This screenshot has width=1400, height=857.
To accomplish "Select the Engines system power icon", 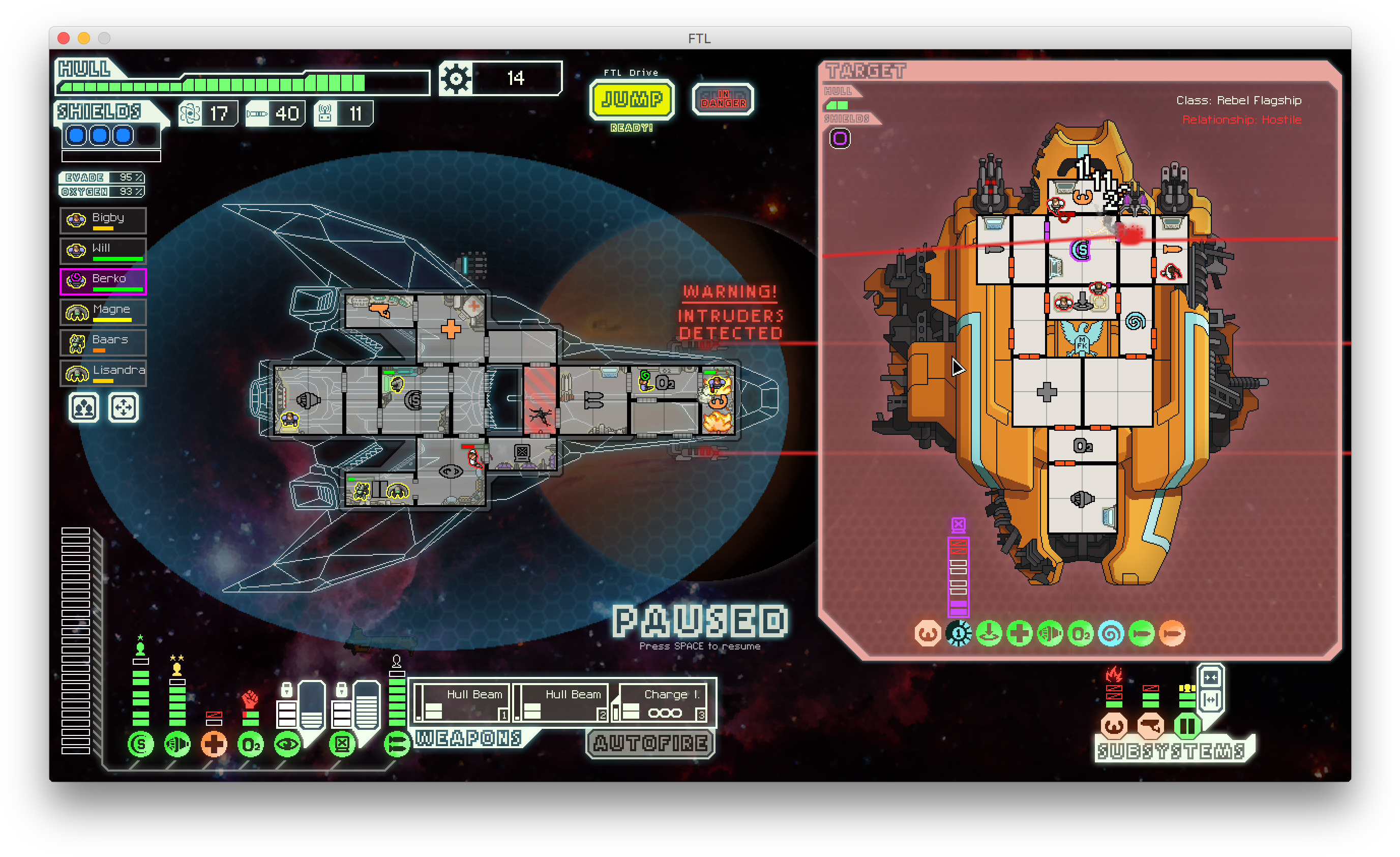I will [x=176, y=745].
